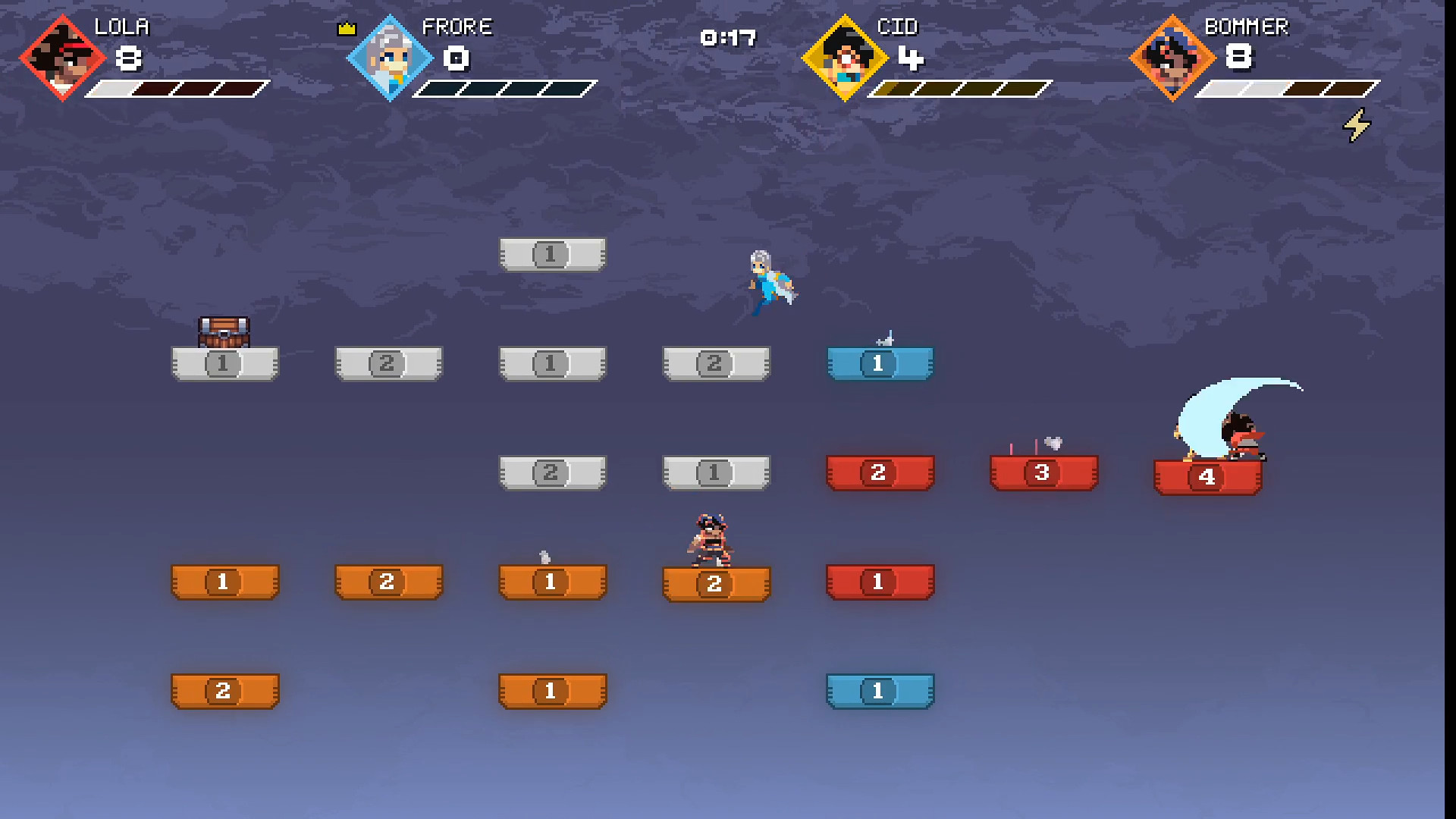The image size is (1456, 819).
Task: Click the blue platform numbered 1 near Cid
Action: (879, 363)
